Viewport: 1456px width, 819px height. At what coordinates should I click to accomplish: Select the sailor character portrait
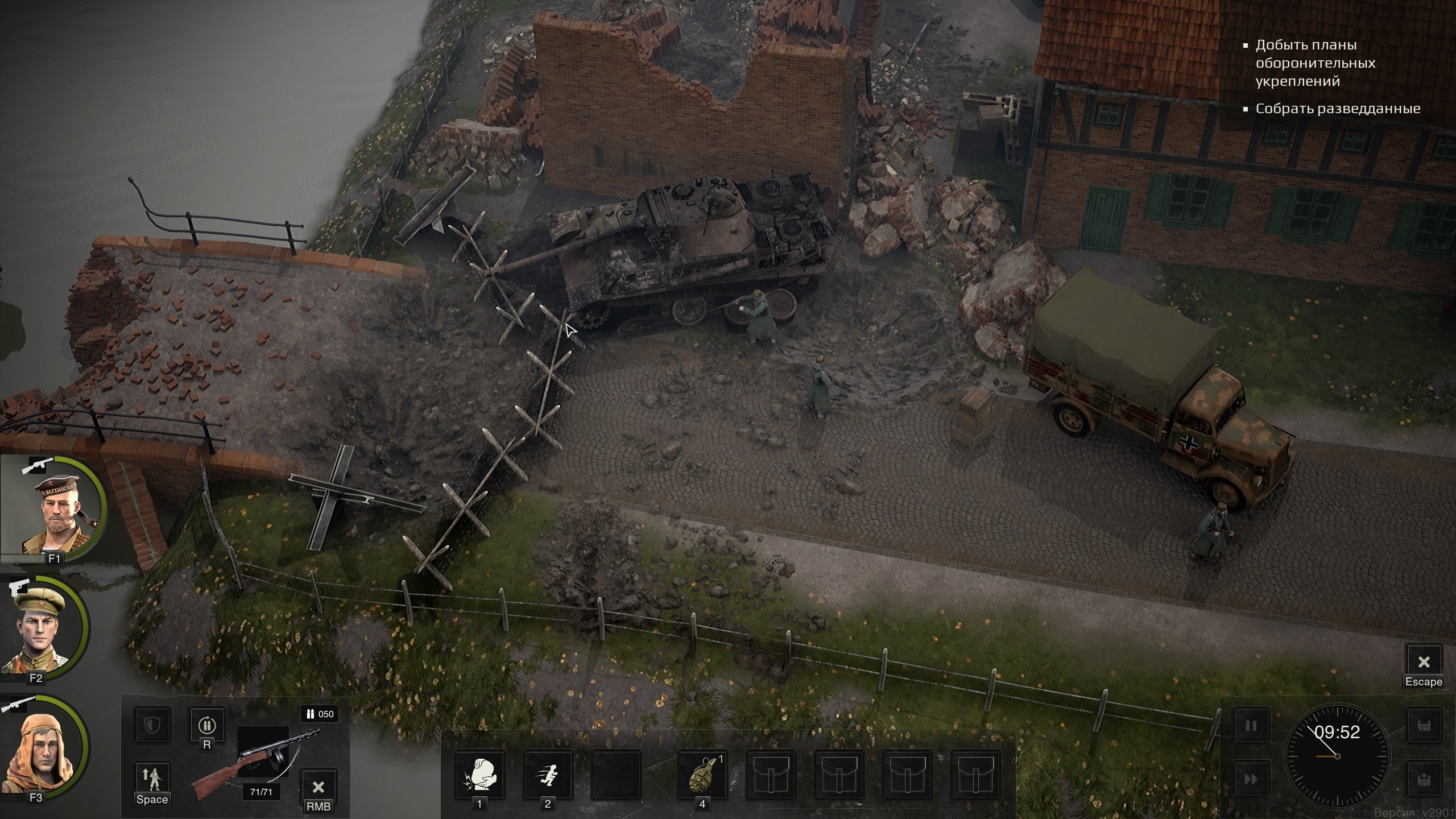55,510
